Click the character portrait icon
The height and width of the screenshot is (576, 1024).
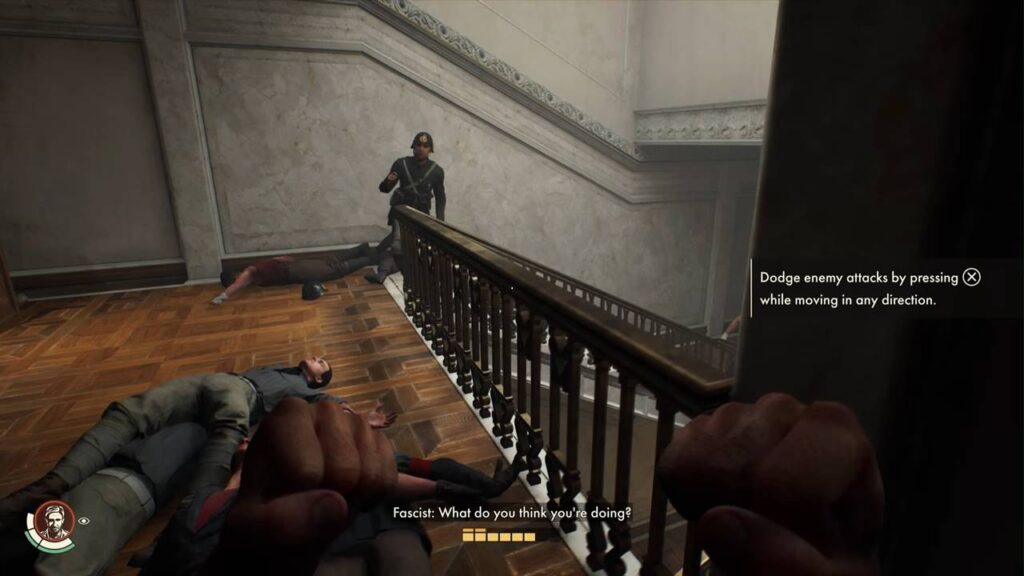pyautogui.click(x=54, y=521)
